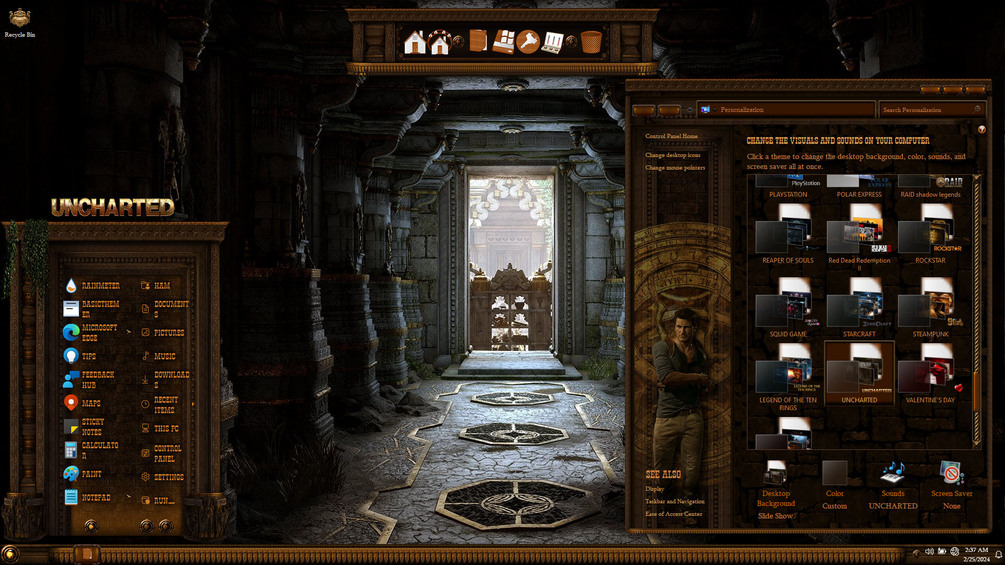1005x565 pixels.
Task: Open the Screen Saver settings
Action: [951, 484]
